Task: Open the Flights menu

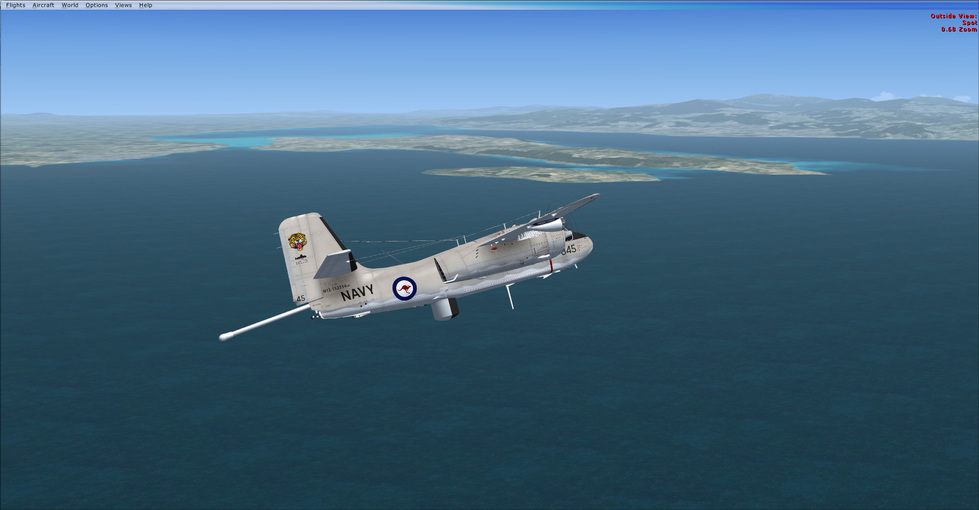Action: point(15,5)
